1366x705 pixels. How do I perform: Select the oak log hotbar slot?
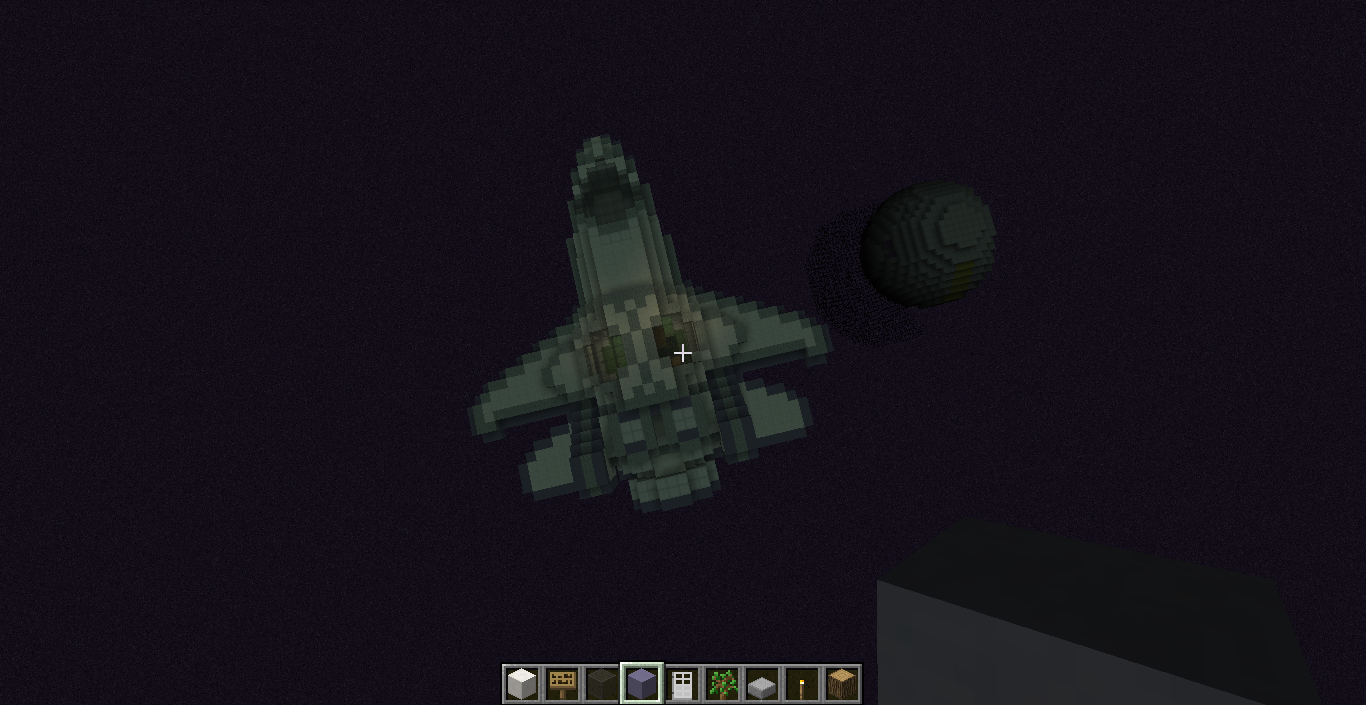[842, 684]
